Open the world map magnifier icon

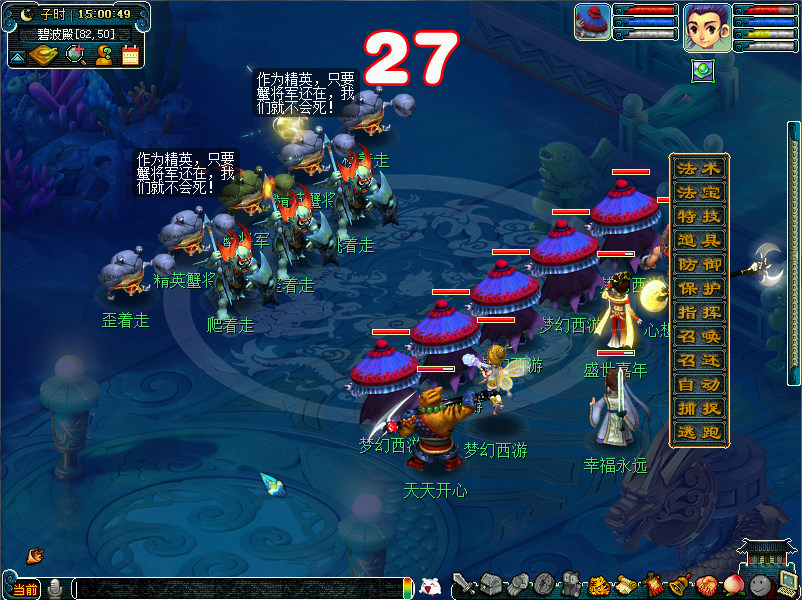coord(75,55)
